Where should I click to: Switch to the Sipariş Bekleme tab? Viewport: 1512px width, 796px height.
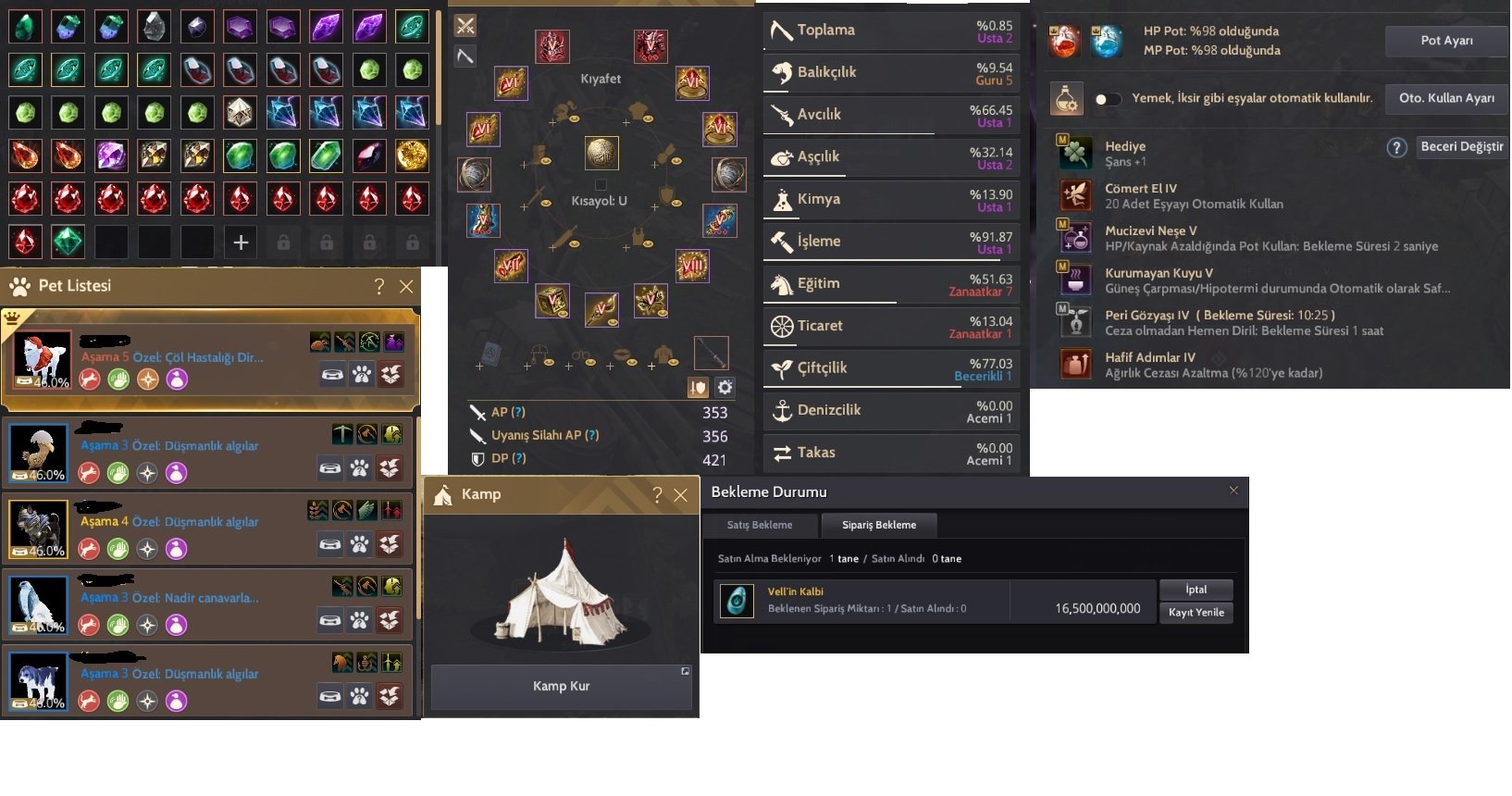(x=879, y=525)
